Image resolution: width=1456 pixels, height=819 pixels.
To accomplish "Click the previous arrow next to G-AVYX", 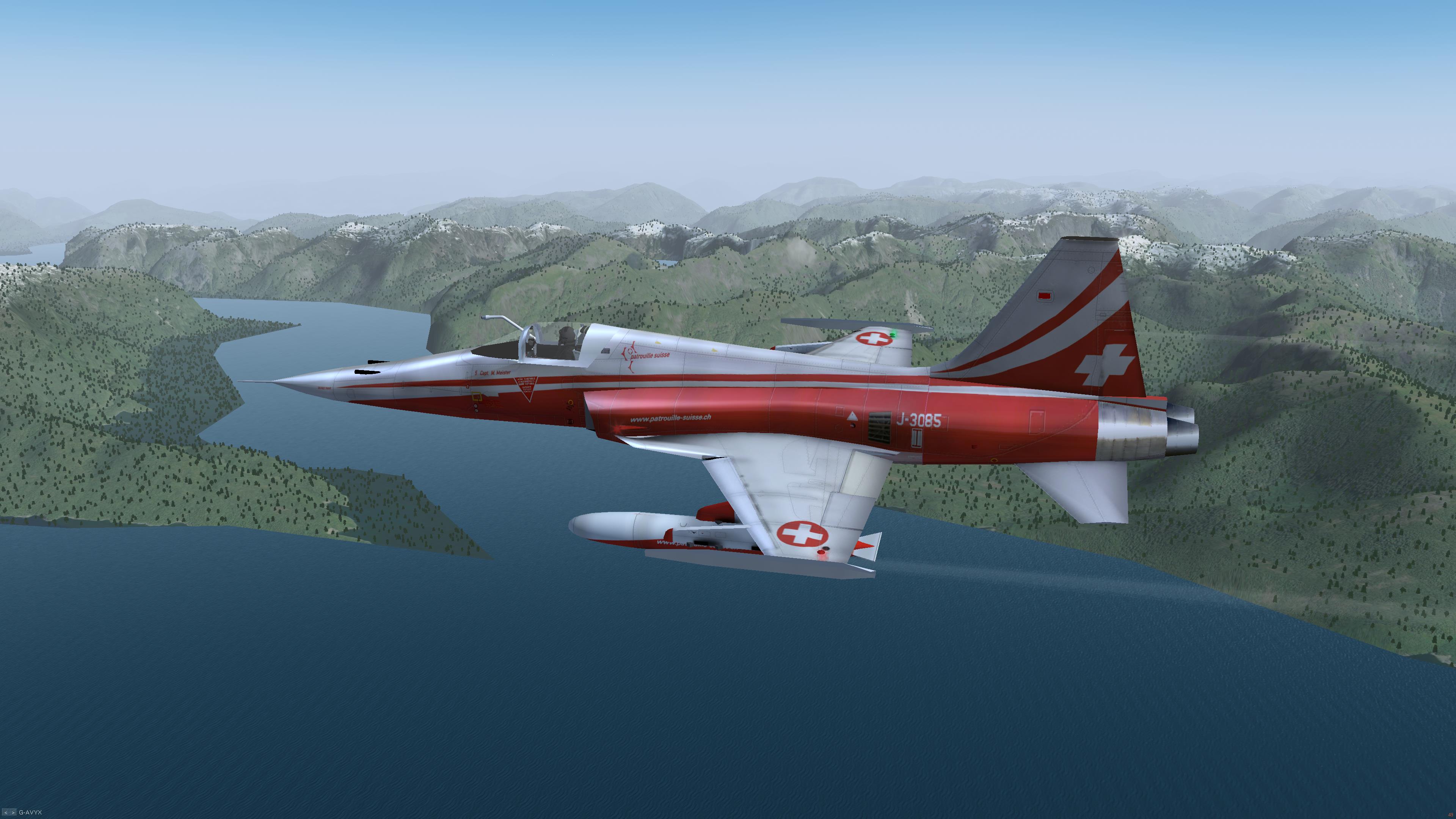I will point(6,812).
